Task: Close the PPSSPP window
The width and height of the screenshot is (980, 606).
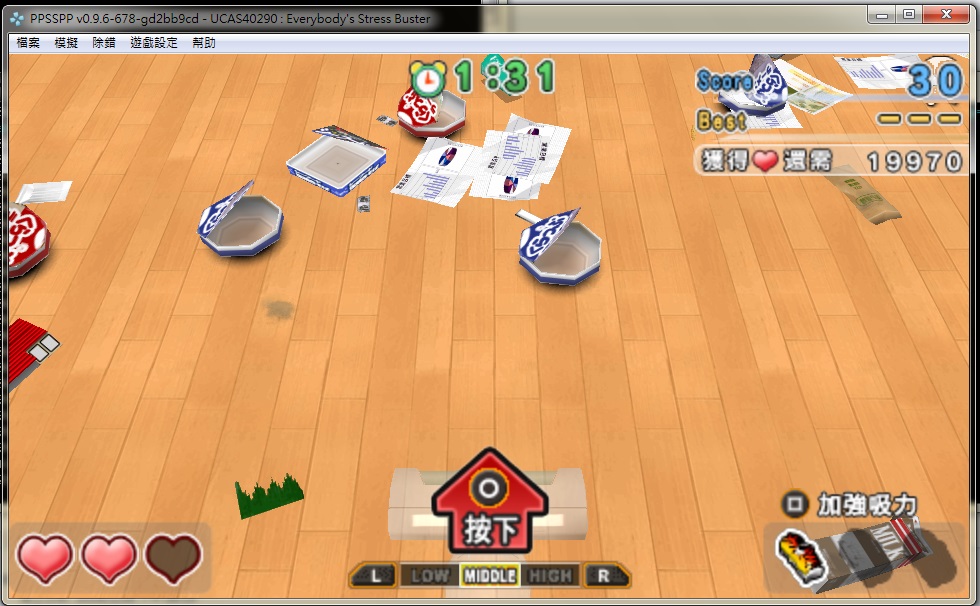Action: pos(946,14)
